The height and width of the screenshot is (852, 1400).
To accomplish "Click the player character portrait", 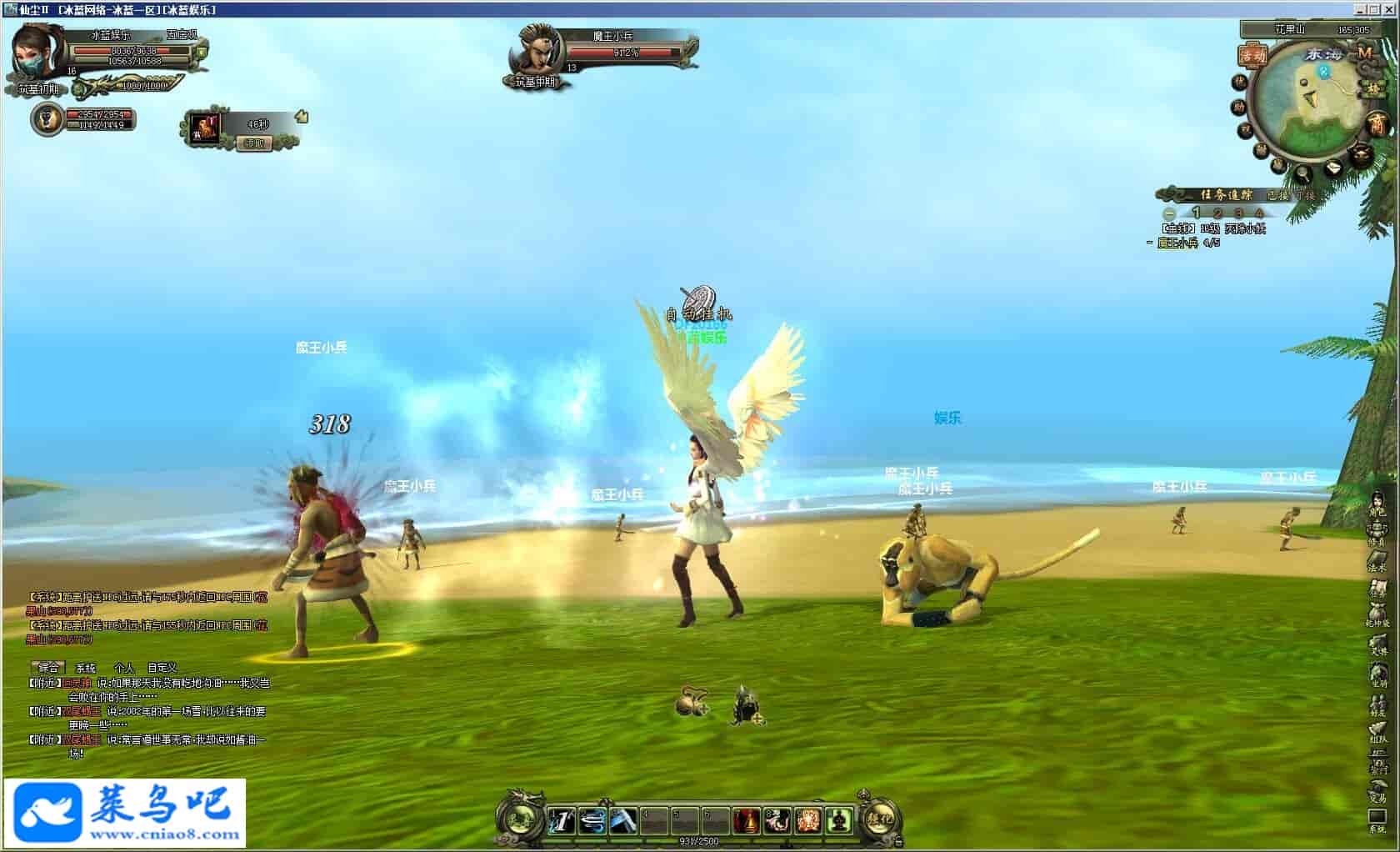I will [x=37, y=52].
